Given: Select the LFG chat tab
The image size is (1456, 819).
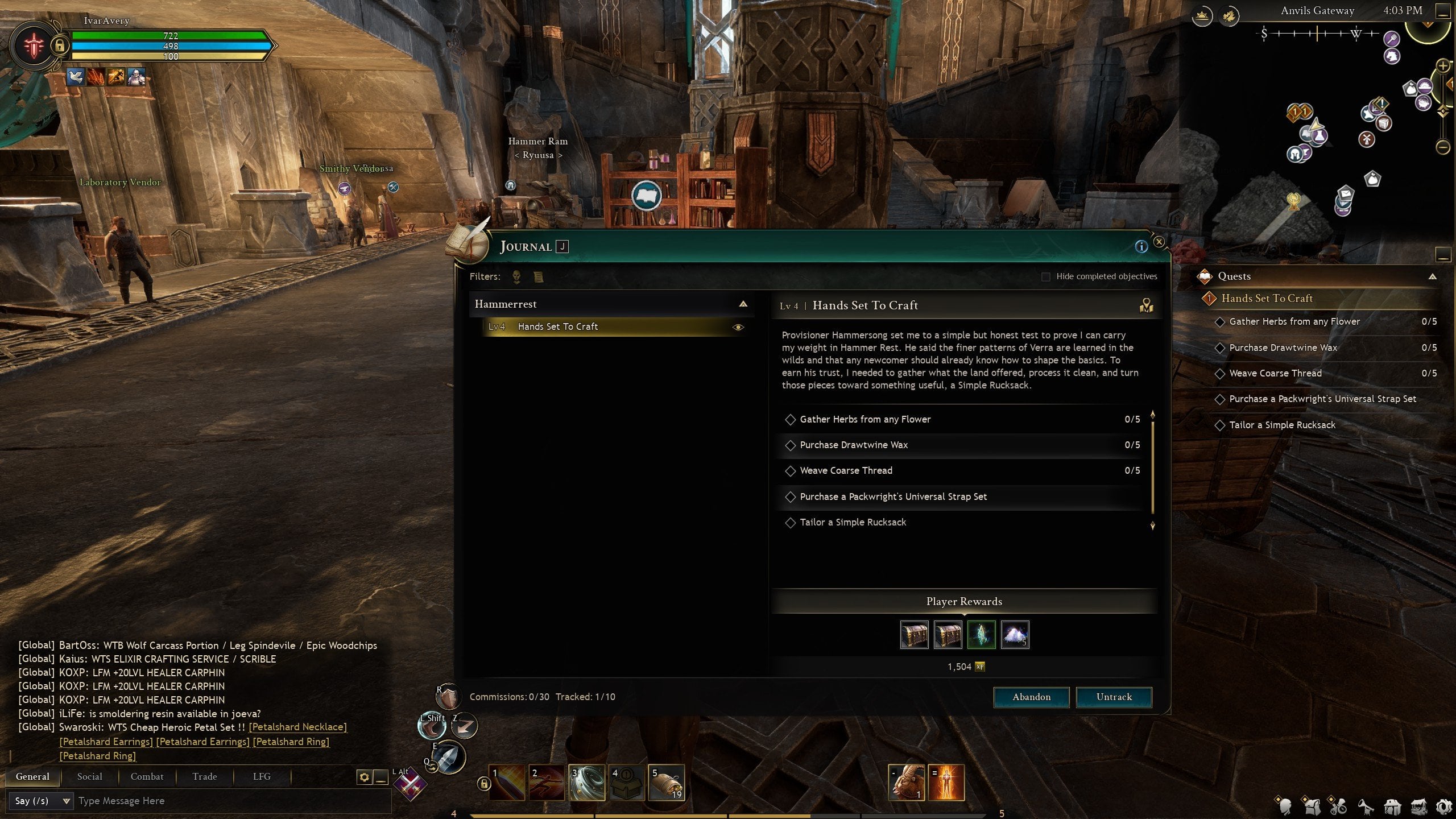Looking at the screenshot, I should [x=262, y=776].
